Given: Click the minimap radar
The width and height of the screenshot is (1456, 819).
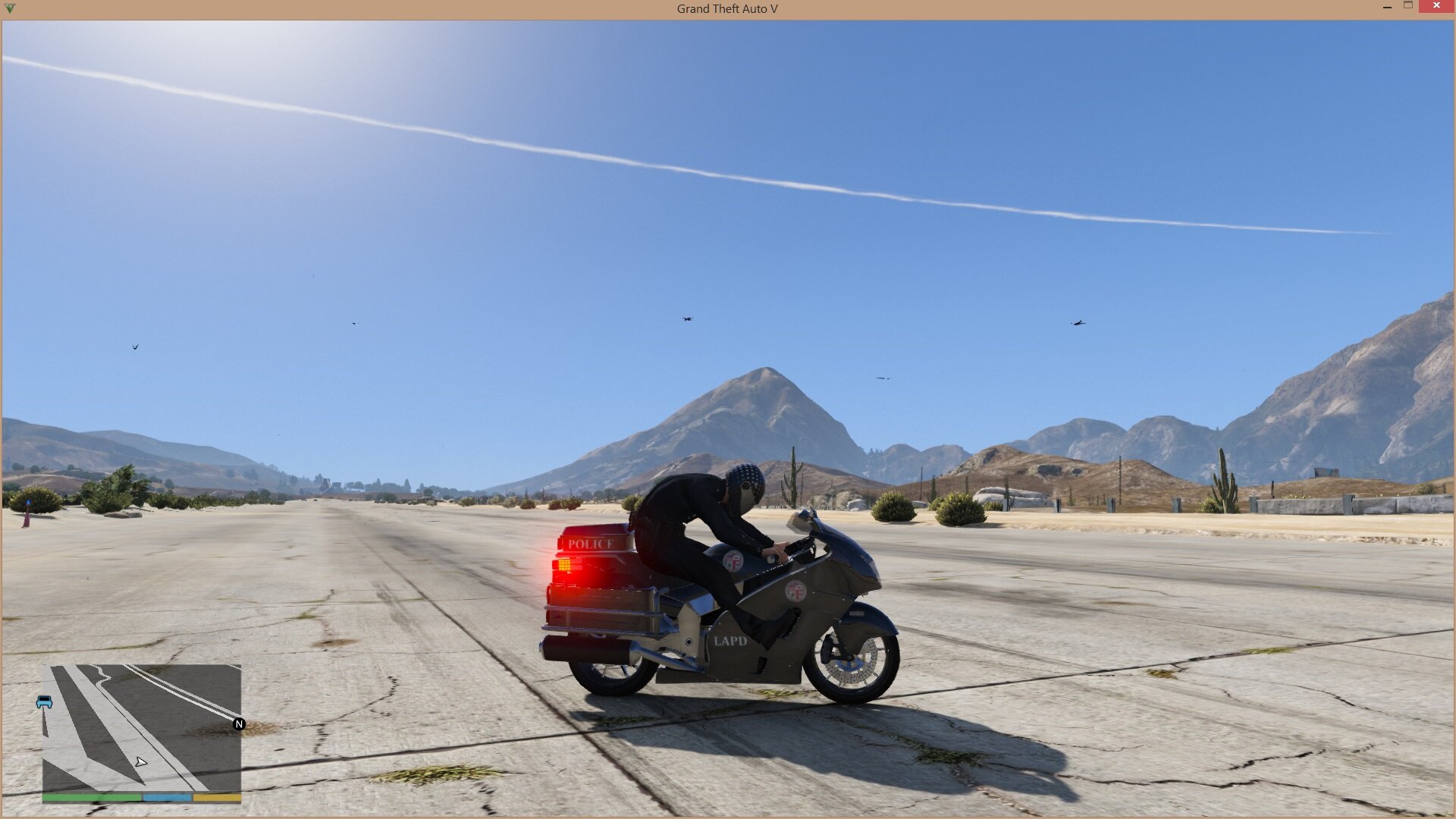Looking at the screenshot, I should point(142,728).
